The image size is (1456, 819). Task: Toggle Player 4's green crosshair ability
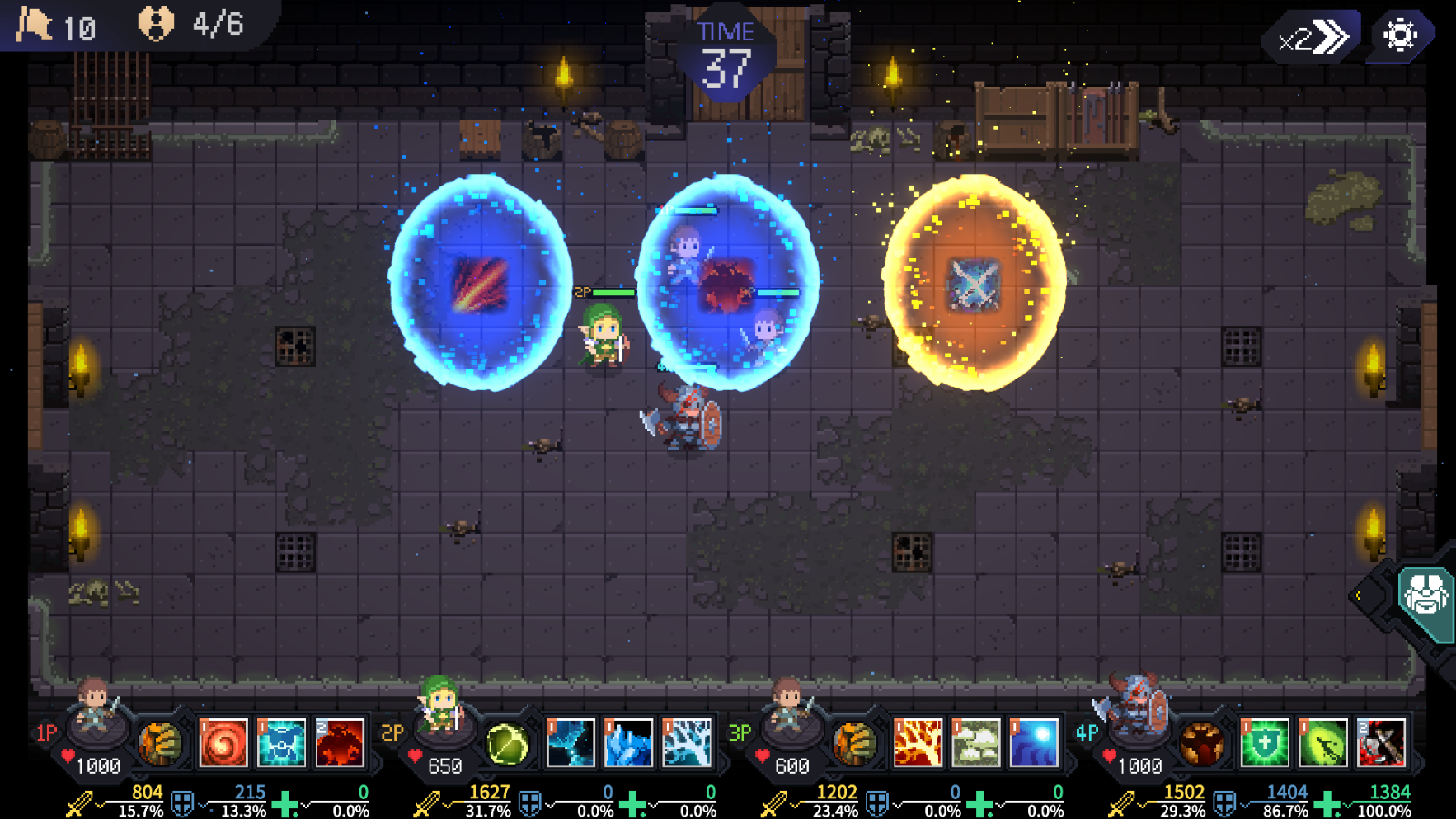1322,742
